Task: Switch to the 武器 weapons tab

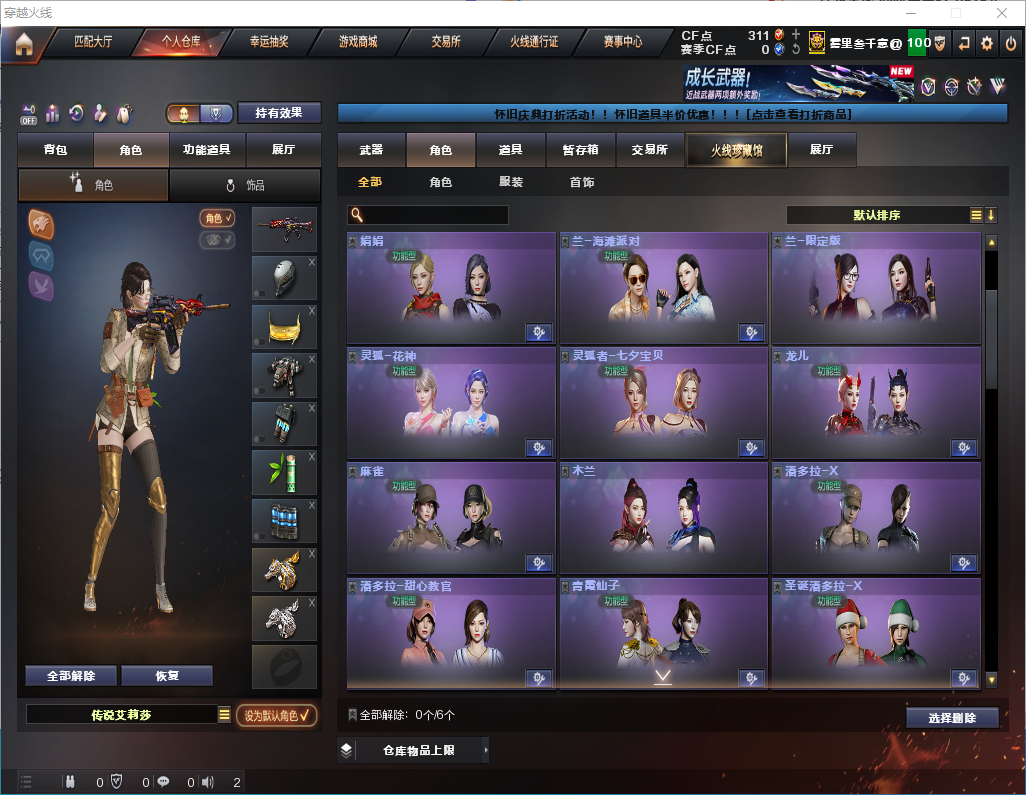Action: [x=371, y=150]
